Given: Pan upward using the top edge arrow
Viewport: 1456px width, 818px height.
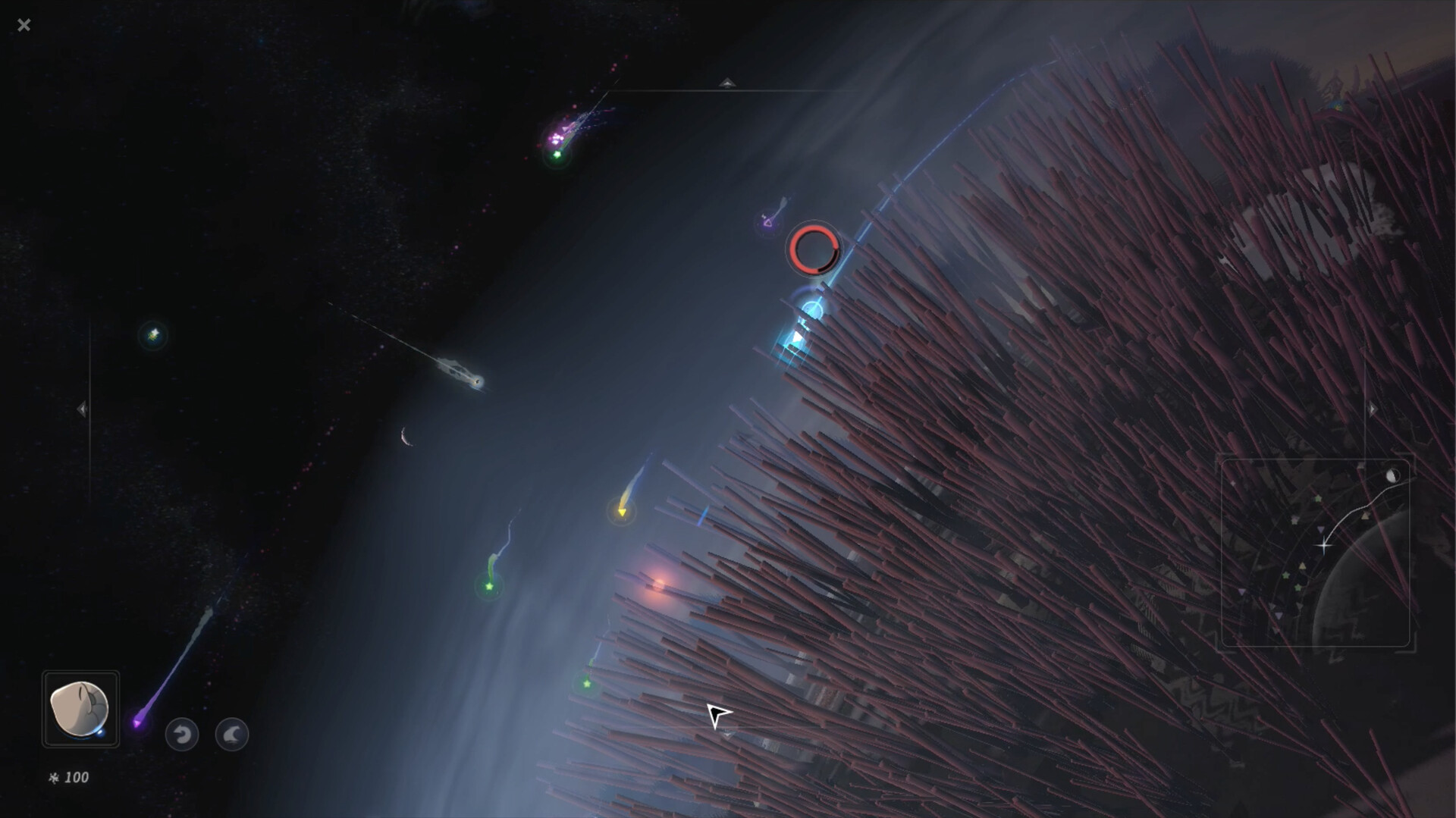Looking at the screenshot, I should click(727, 82).
